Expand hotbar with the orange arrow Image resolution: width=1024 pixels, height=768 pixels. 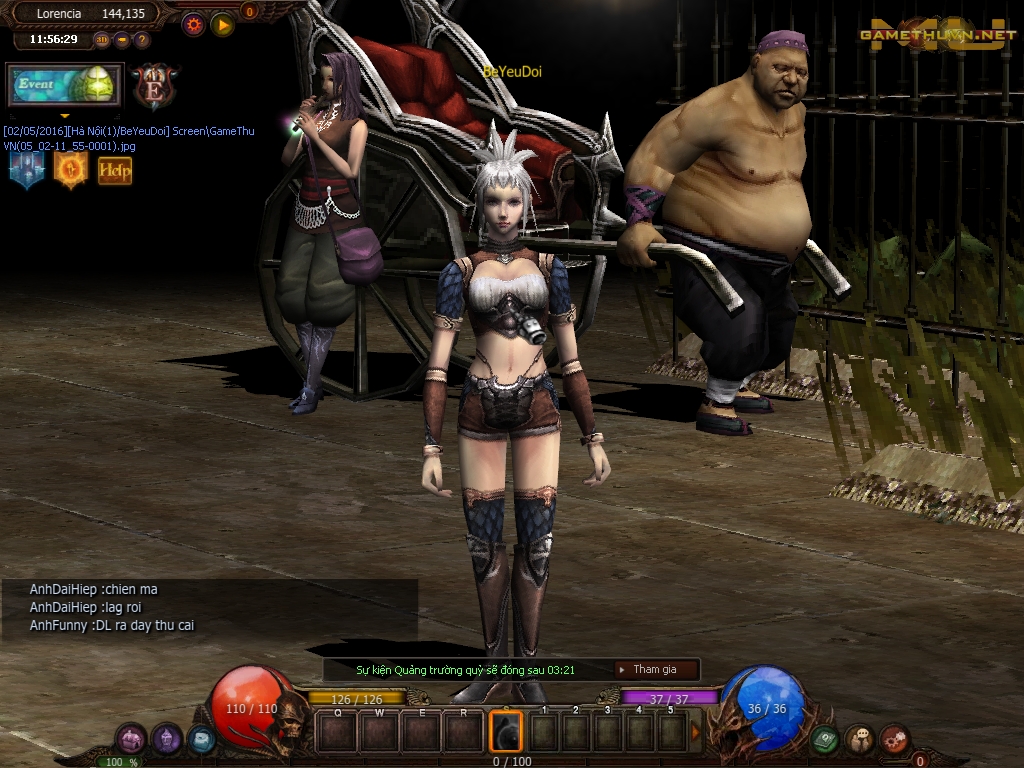pos(696,733)
